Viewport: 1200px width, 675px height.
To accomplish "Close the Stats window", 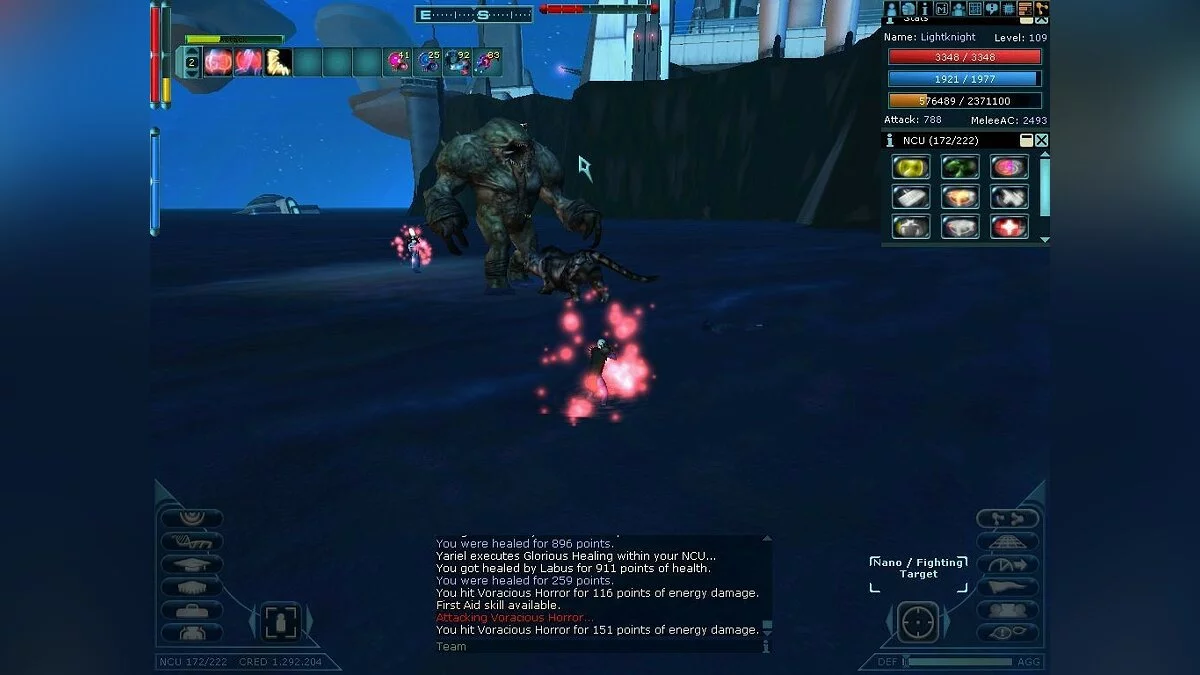I will click(x=1042, y=19).
